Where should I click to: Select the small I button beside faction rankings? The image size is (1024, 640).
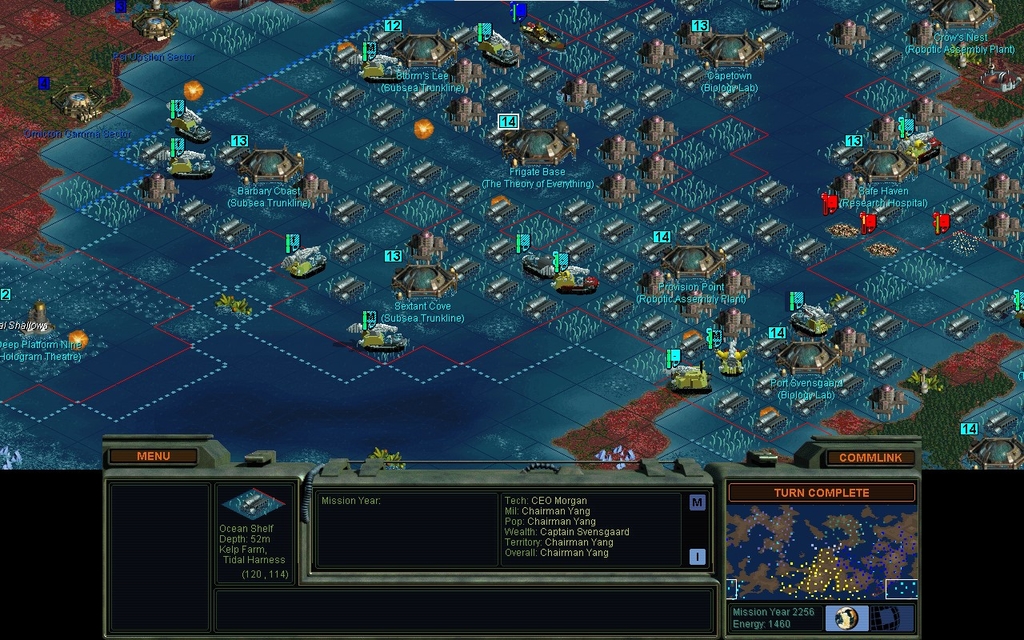click(x=697, y=556)
